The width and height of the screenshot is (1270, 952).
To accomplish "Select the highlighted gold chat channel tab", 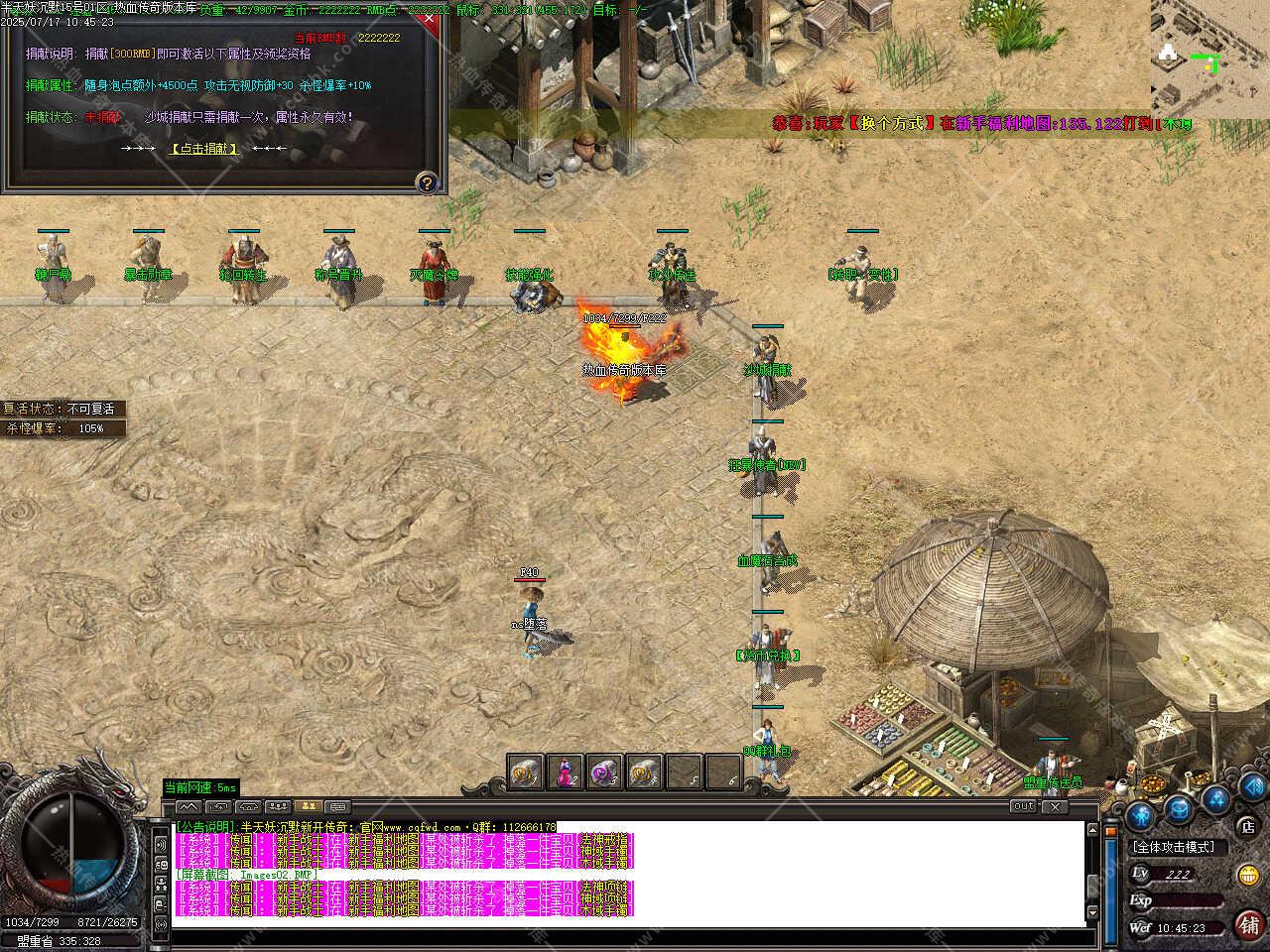I will click(x=308, y=807).
